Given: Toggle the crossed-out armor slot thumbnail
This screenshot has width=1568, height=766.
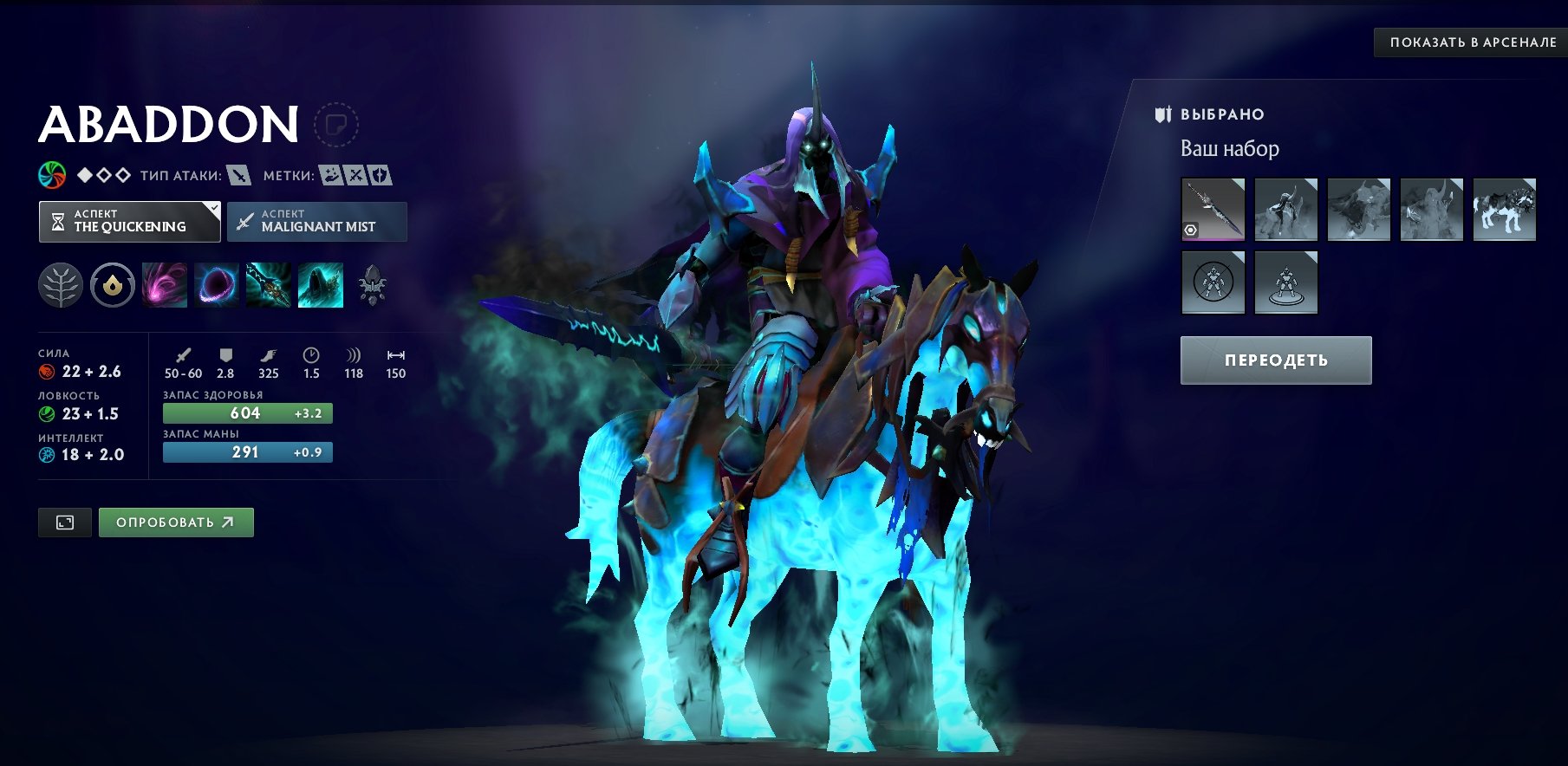Looking at the screenshot, I should tap(1214, 284).
